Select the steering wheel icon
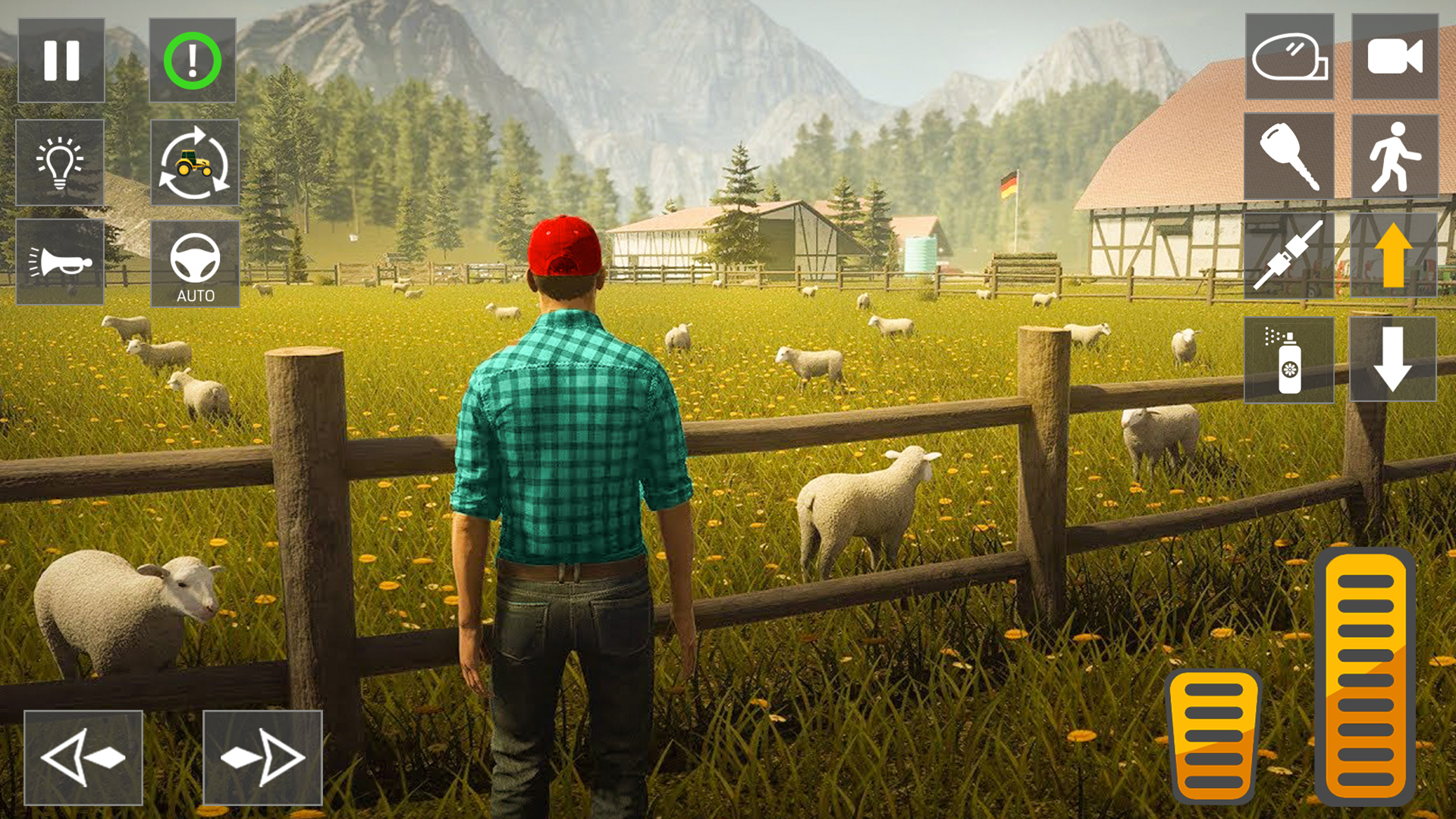This screenshot has height=819, width=1456. coord(194,263)
